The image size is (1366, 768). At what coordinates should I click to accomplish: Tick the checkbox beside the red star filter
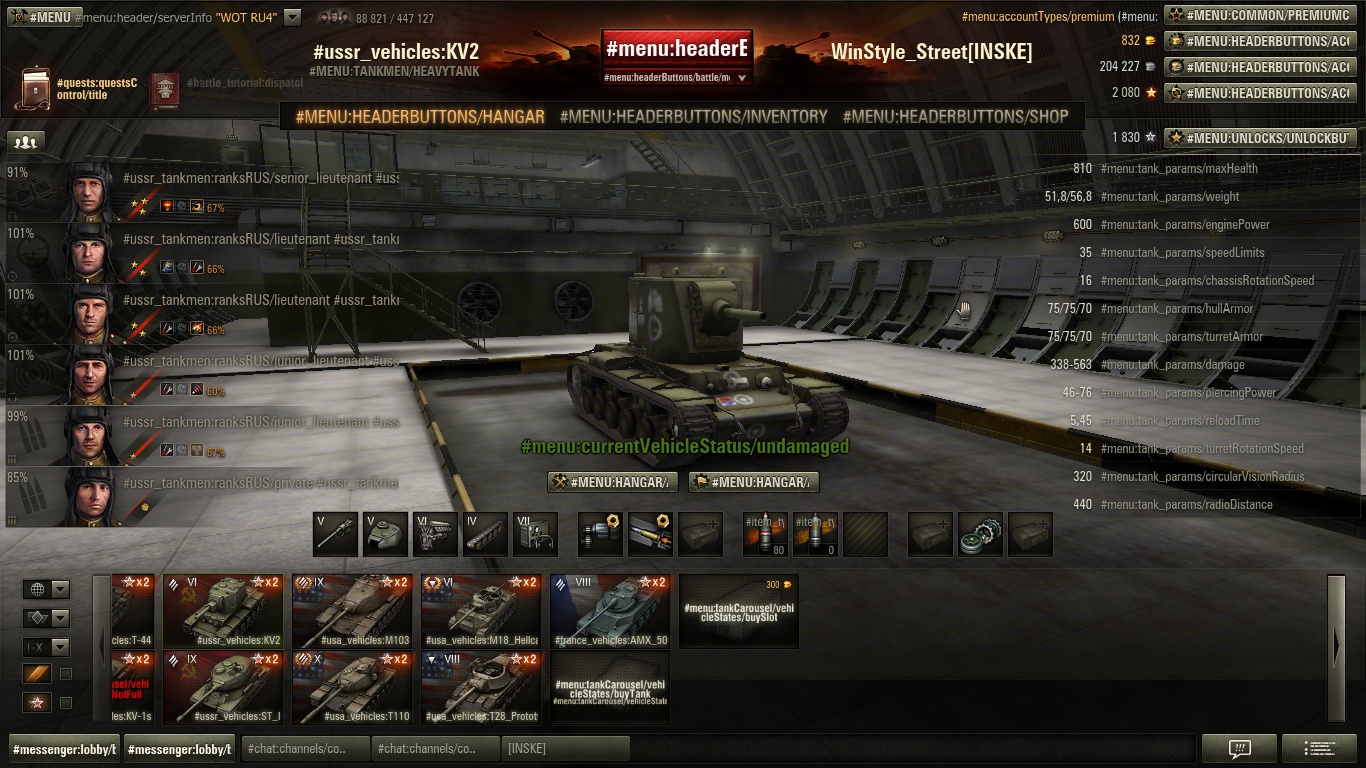click(x=66, y=703)
